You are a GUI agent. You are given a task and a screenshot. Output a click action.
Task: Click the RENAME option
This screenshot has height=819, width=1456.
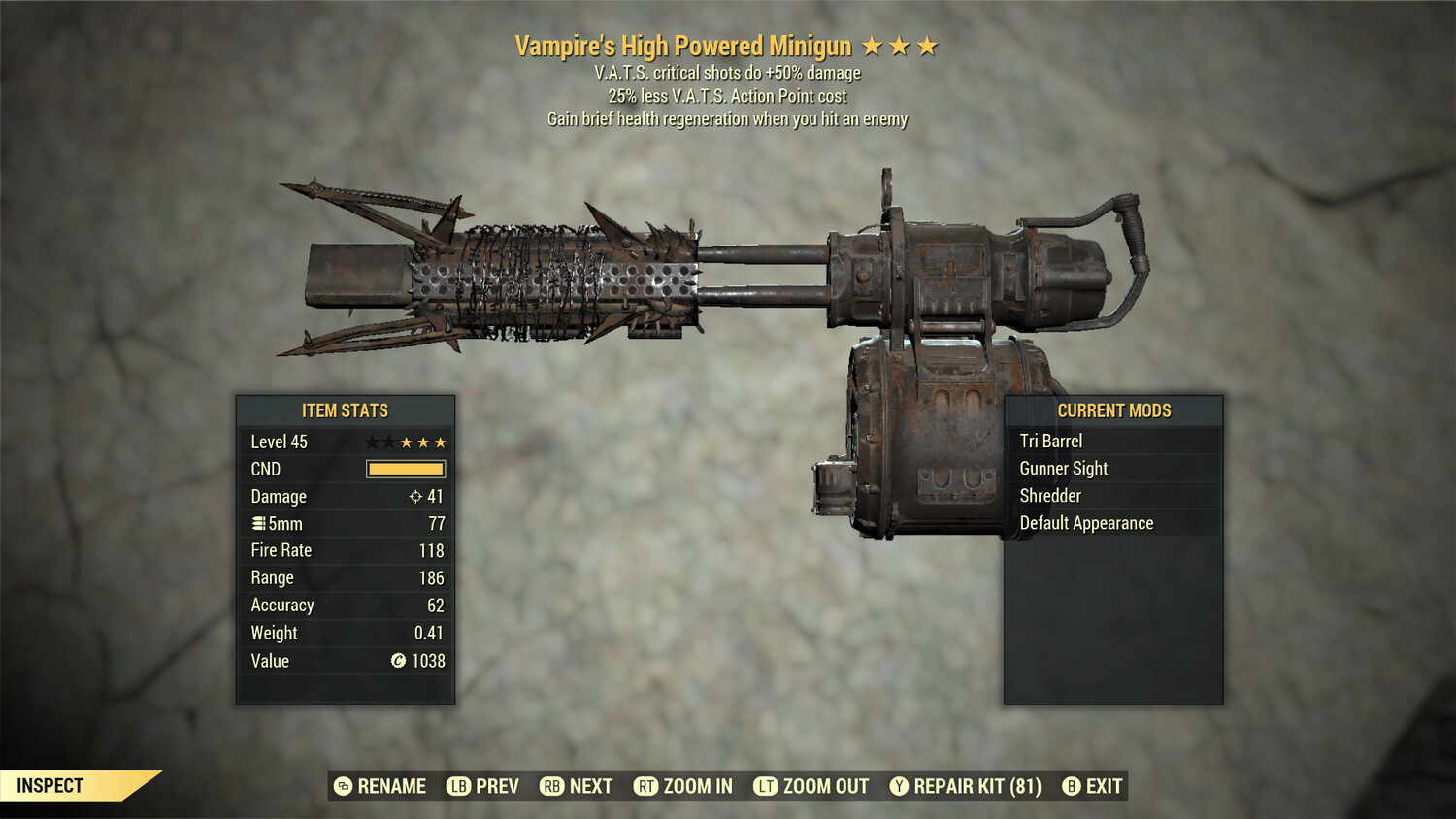pos(392,786)
